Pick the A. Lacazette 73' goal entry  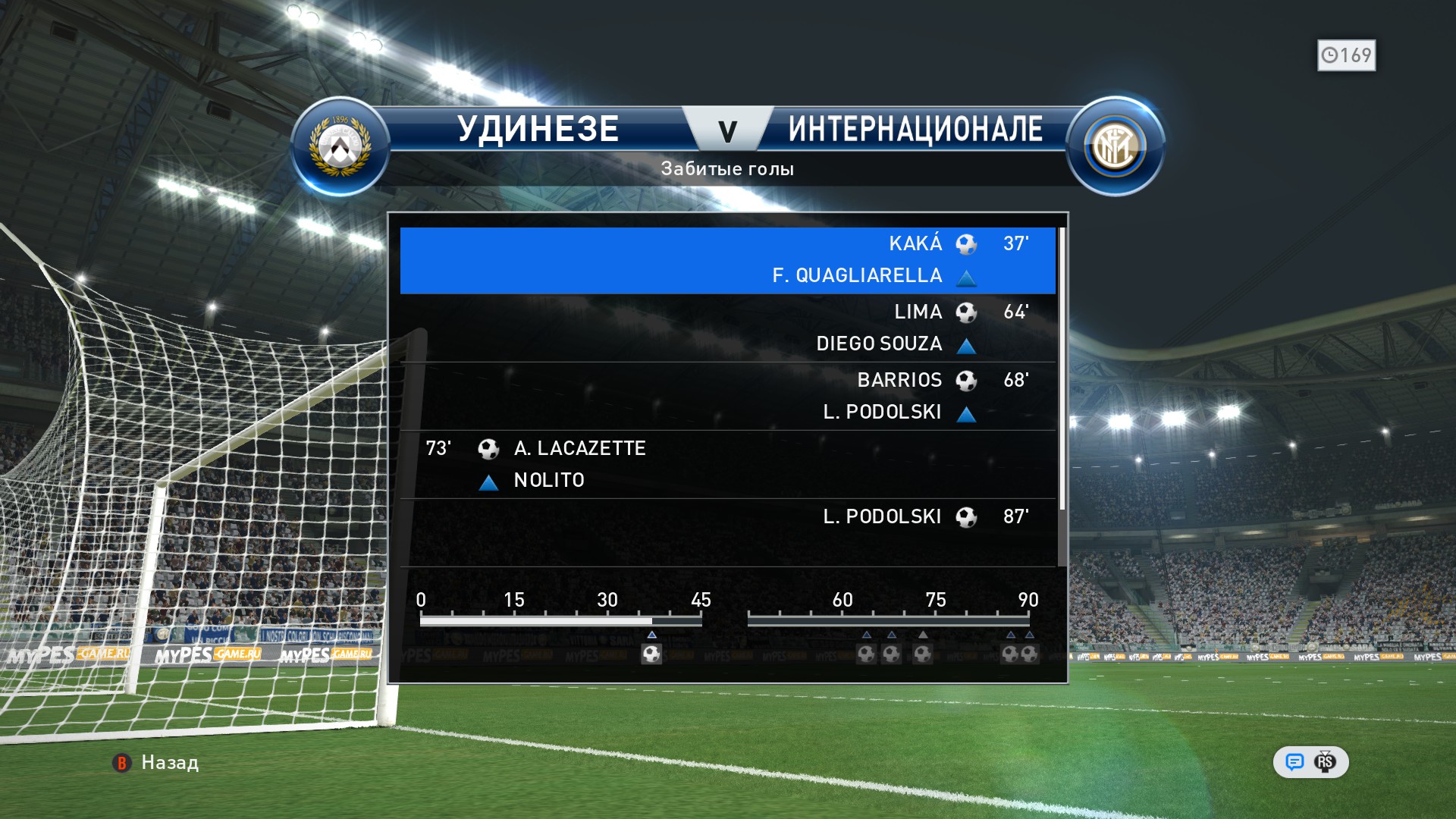727,464
